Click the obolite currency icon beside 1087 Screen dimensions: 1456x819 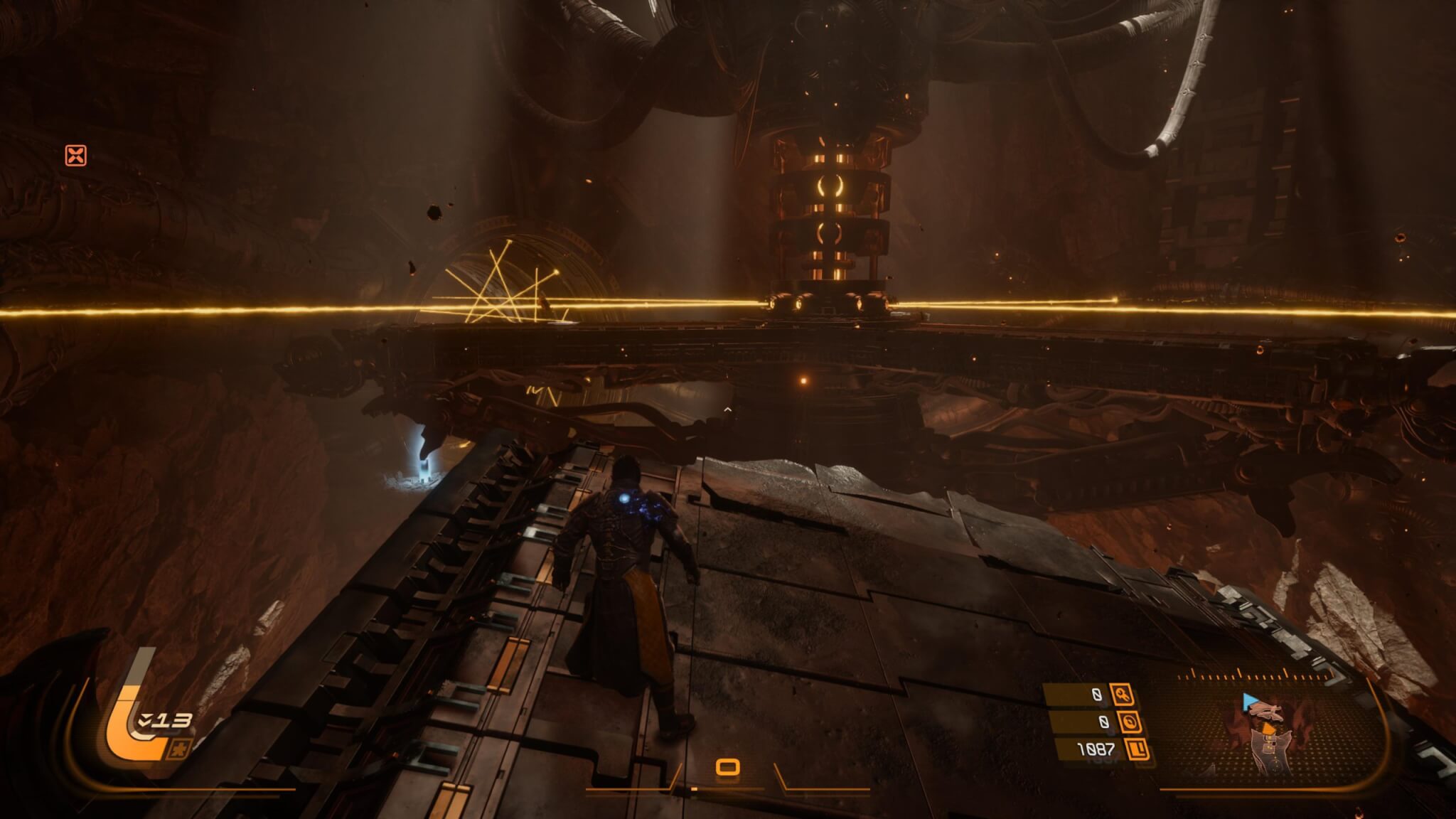[x=1138, y=749]
